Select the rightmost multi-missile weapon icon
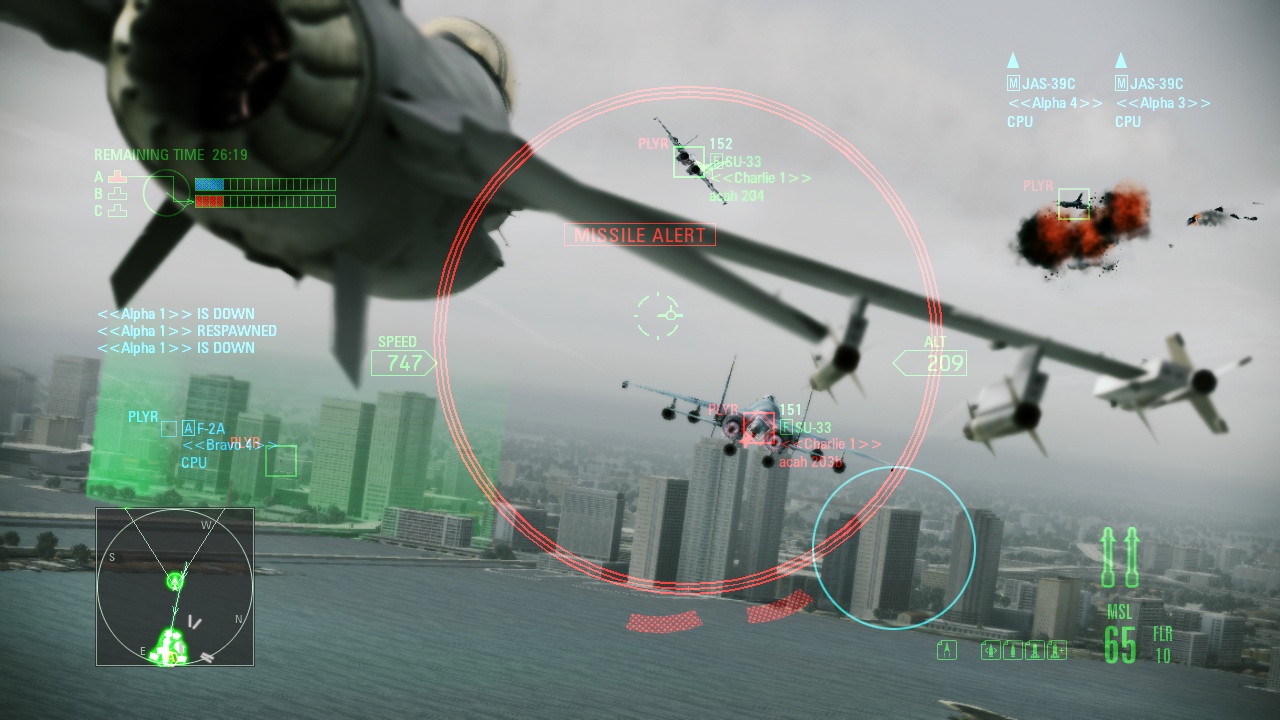Screen dimensions: 1280x720 coord(1057,648)
